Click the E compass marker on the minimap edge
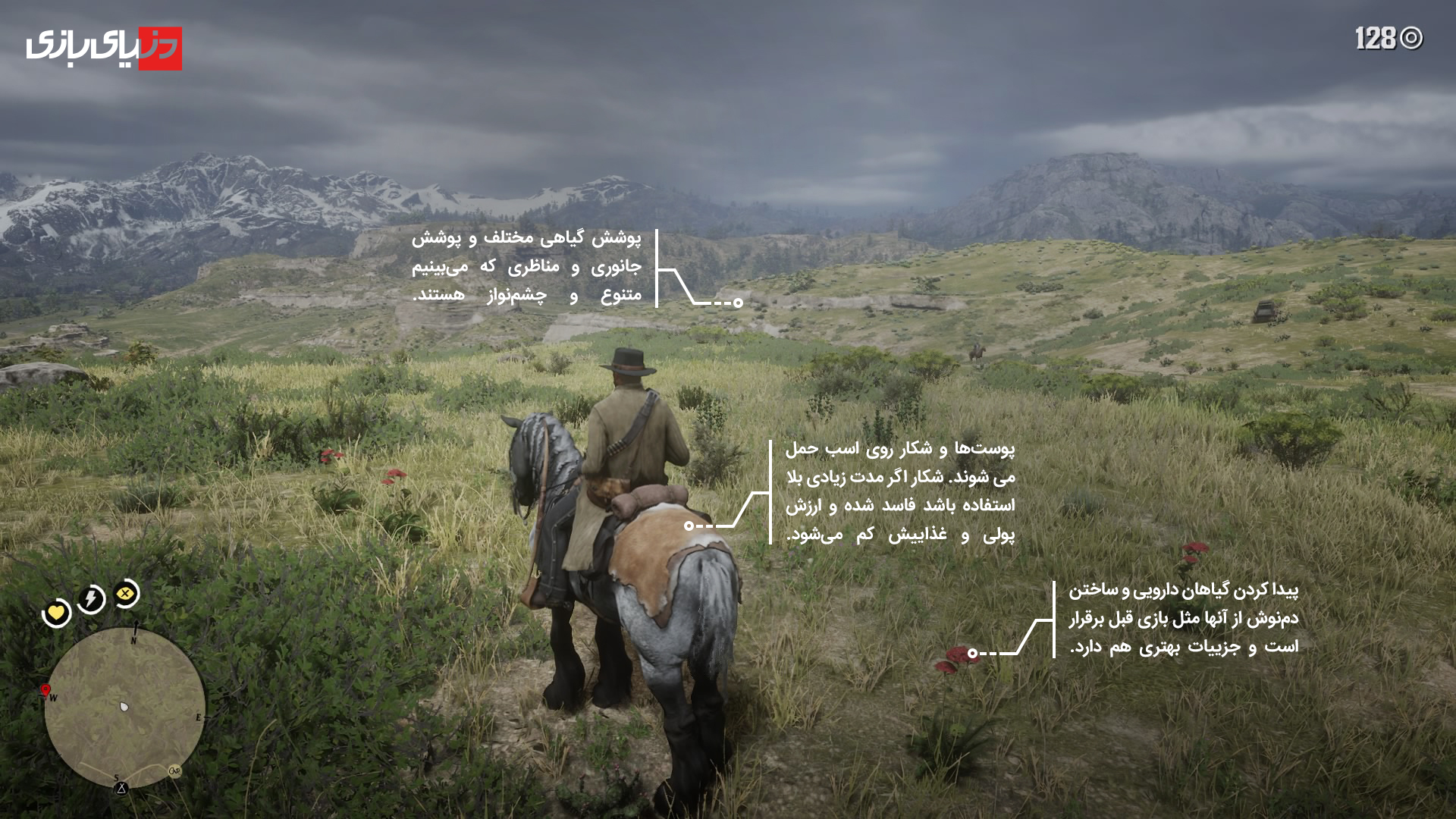This screenshot has width=1456, height=819. point(199,717)
